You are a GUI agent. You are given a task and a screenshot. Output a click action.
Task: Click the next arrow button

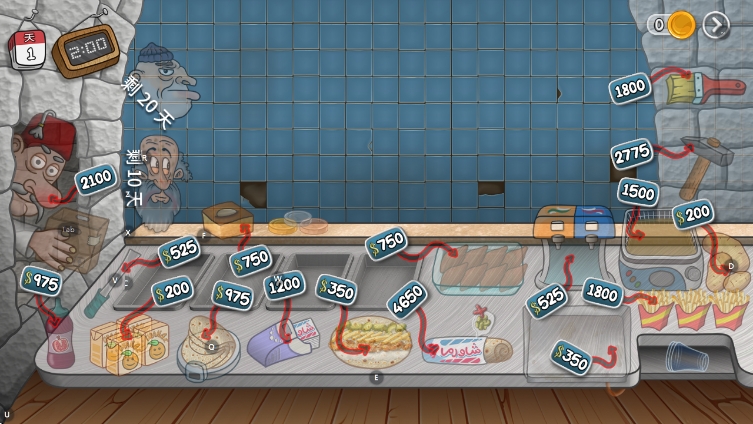pos(716,25)
